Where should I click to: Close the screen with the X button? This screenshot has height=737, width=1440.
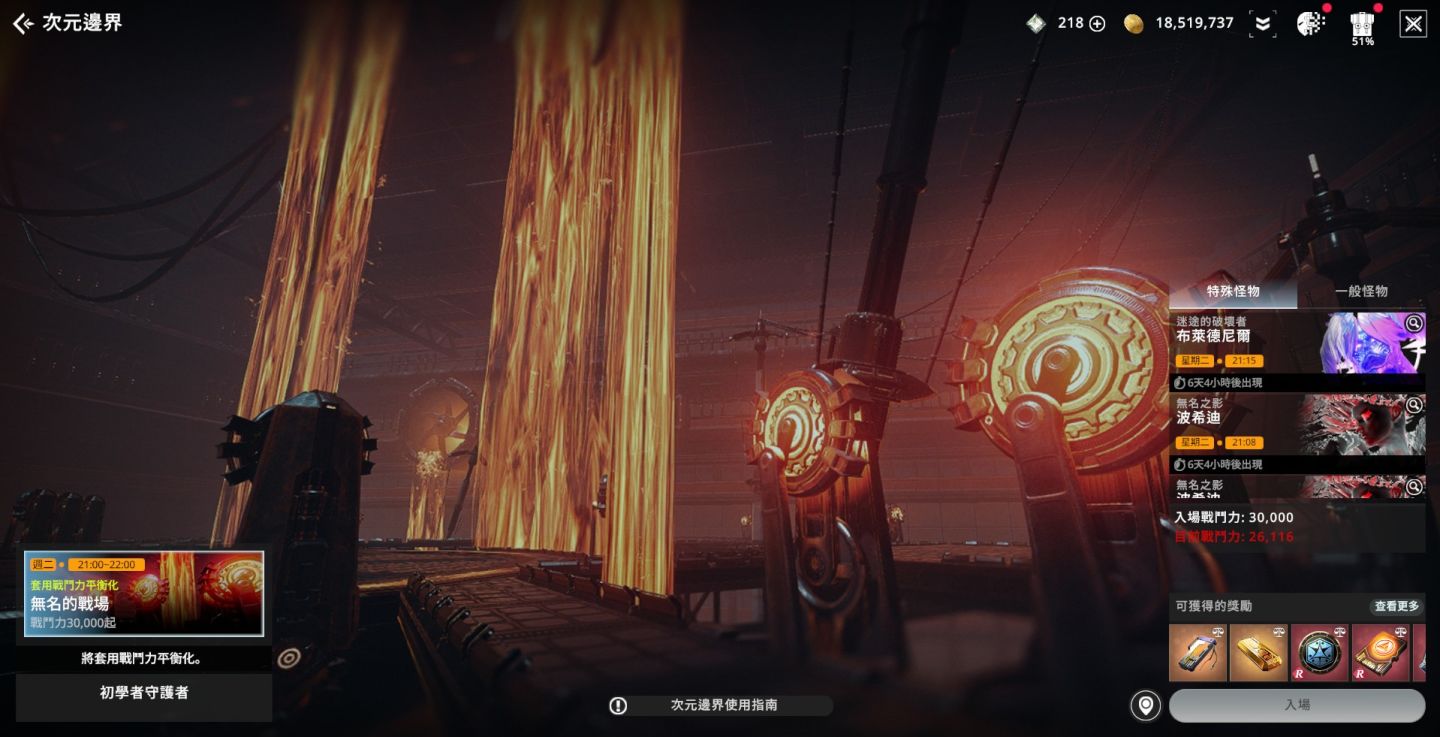click(1413, 24)
